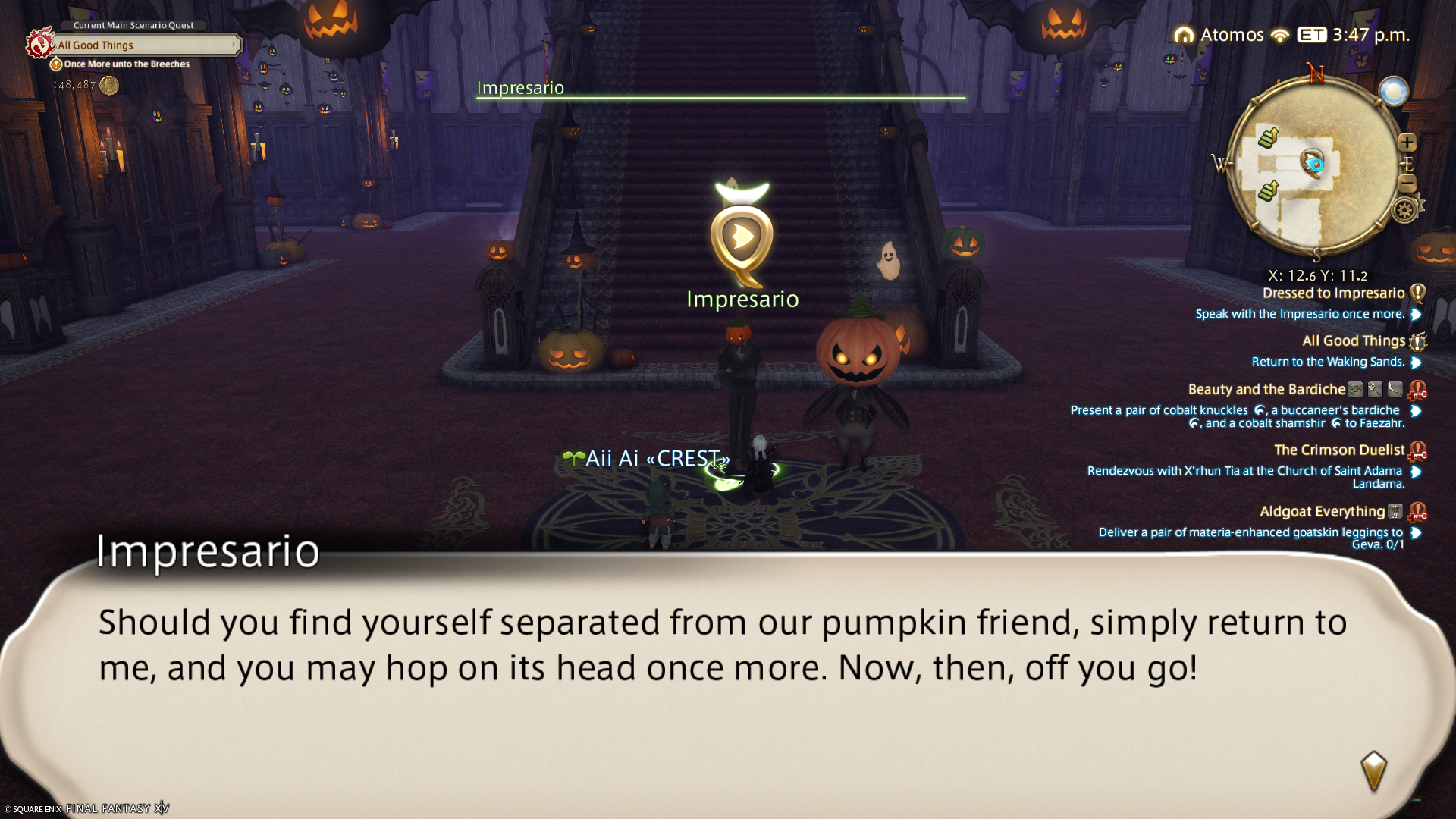The image size is (1456, 819).
Task: Open The Crimson Duelist quest entry
Action: pyautogui.click(x=1338, y=450)
